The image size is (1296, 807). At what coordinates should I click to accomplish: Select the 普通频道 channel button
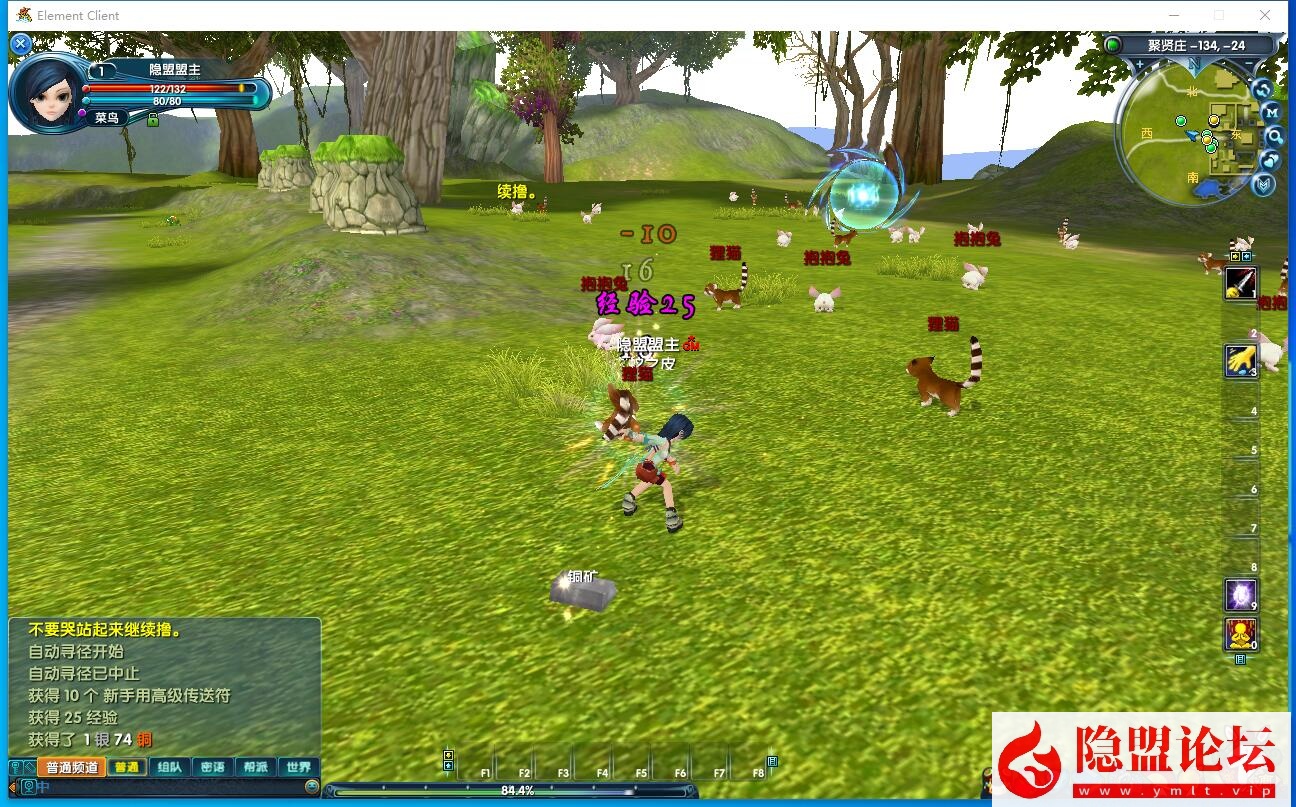click(72, 767)
